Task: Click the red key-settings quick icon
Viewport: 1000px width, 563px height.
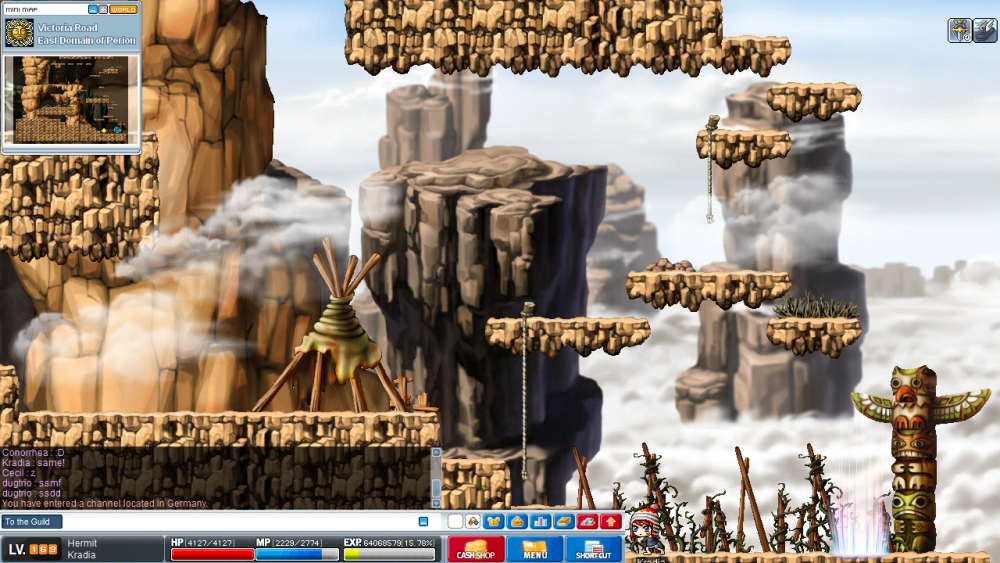Action: (x=587, y=522)
